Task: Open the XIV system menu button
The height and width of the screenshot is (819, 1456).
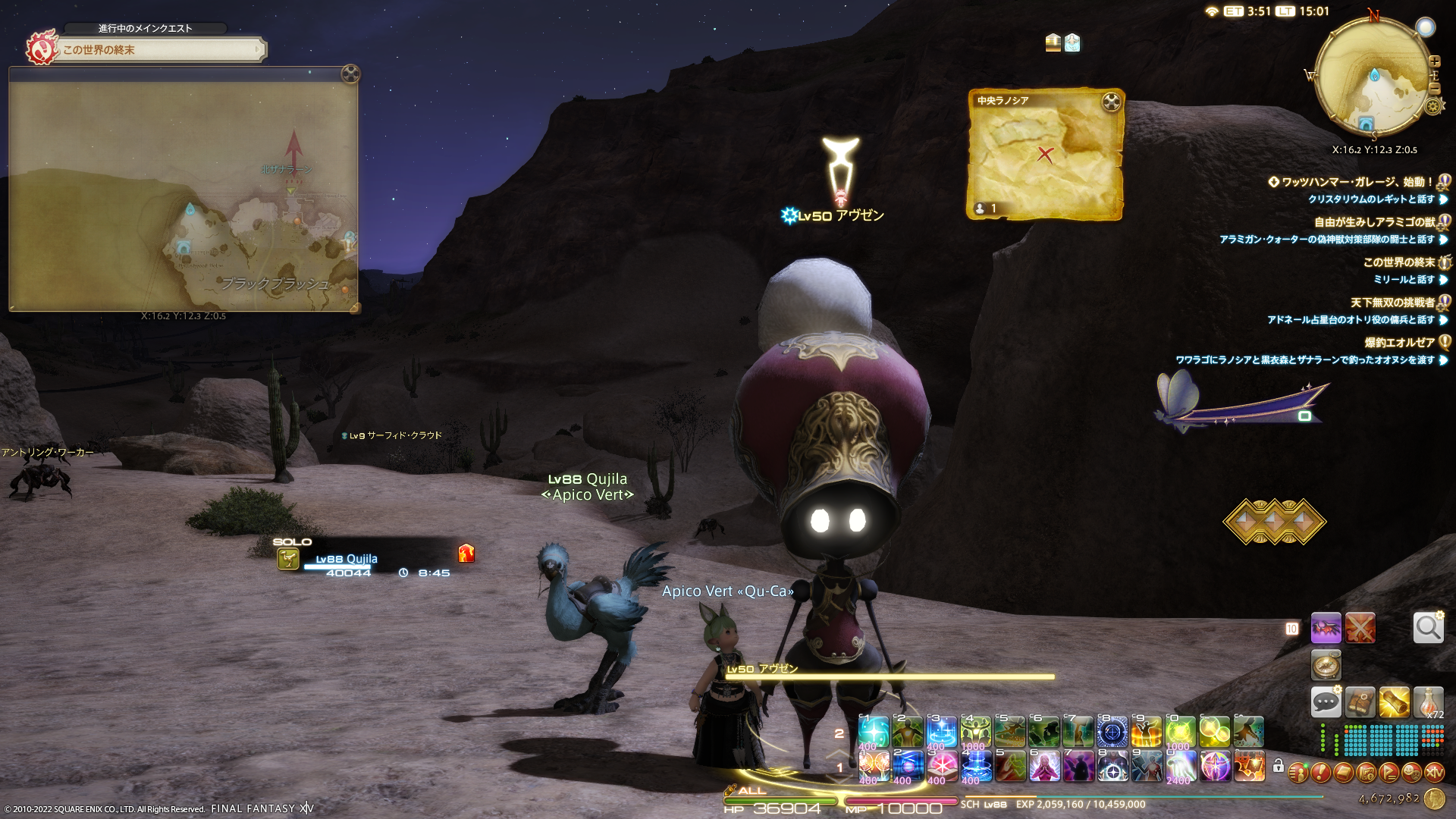Action: point(1434,773)
